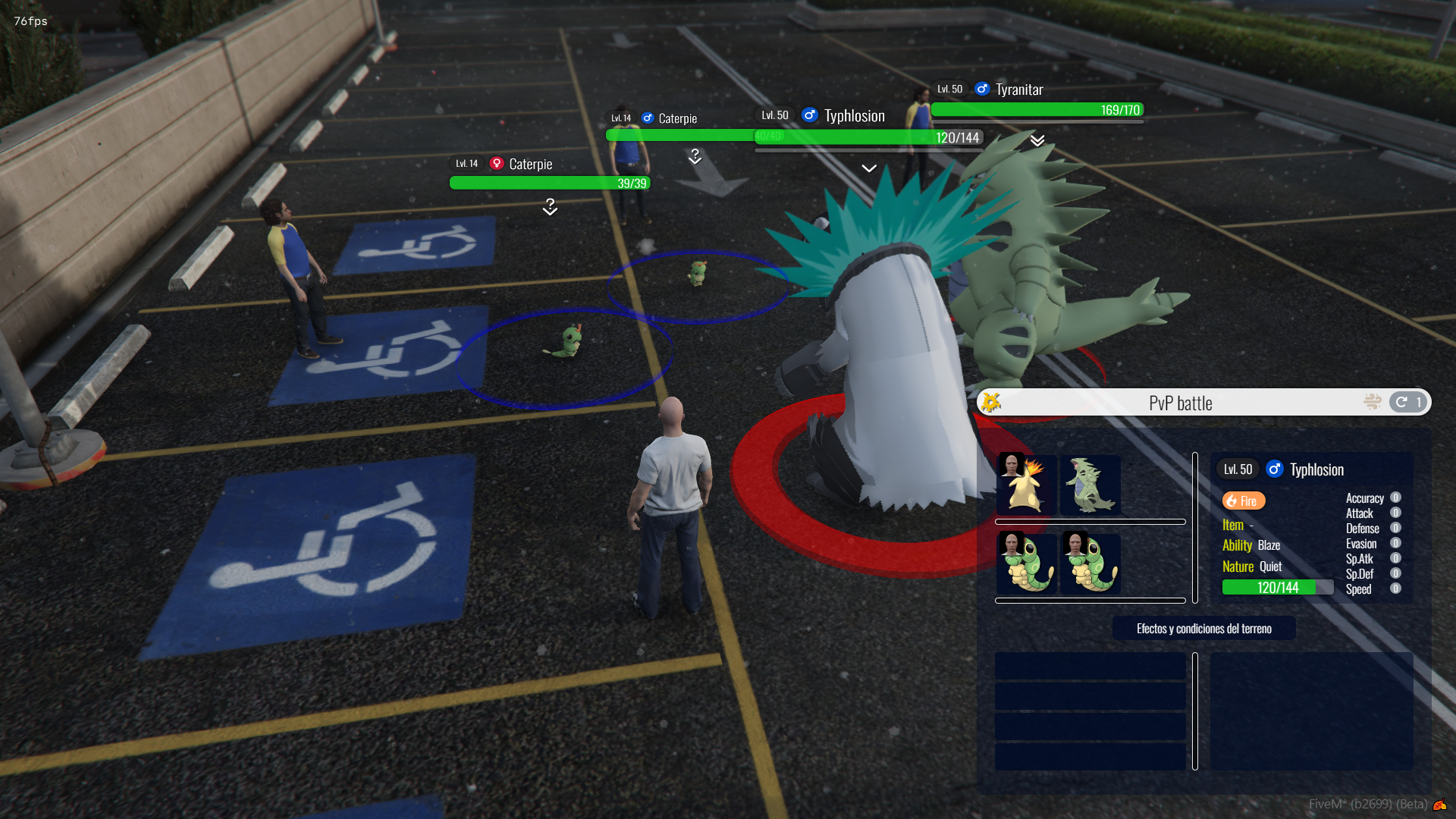Image resolution: width=1456 pixels, height=819 pixels.
Task: Click the question chevron under male Caterpie
Action: 695,157
